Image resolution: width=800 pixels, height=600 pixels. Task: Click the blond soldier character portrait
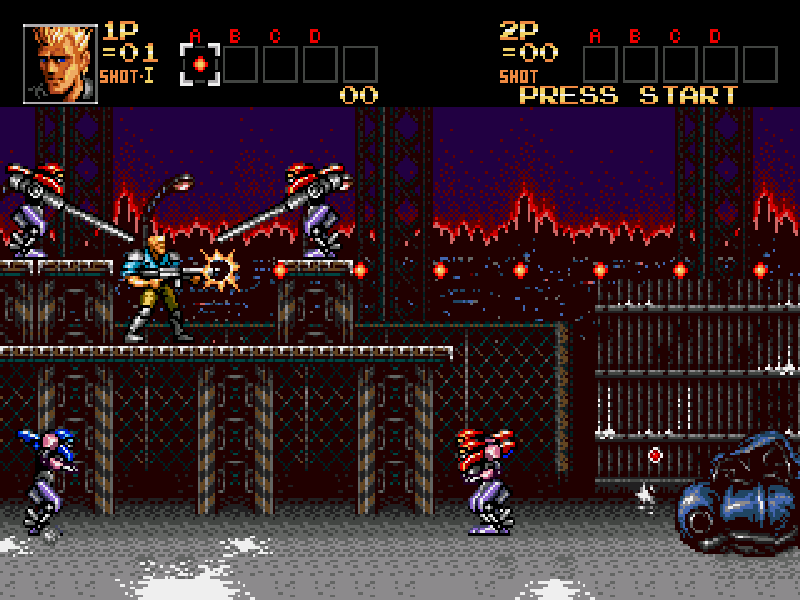point(60,64)
